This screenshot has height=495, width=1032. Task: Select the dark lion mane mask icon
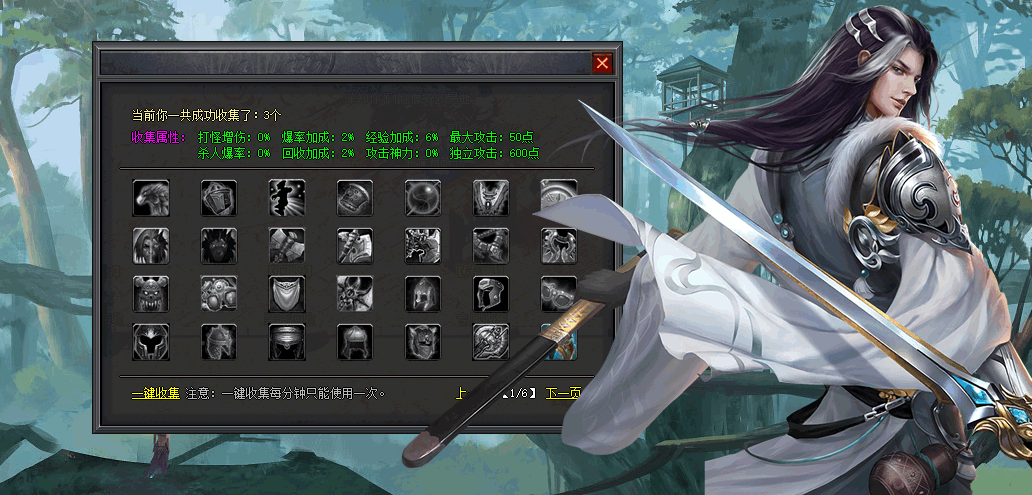[x=219, y=246]
